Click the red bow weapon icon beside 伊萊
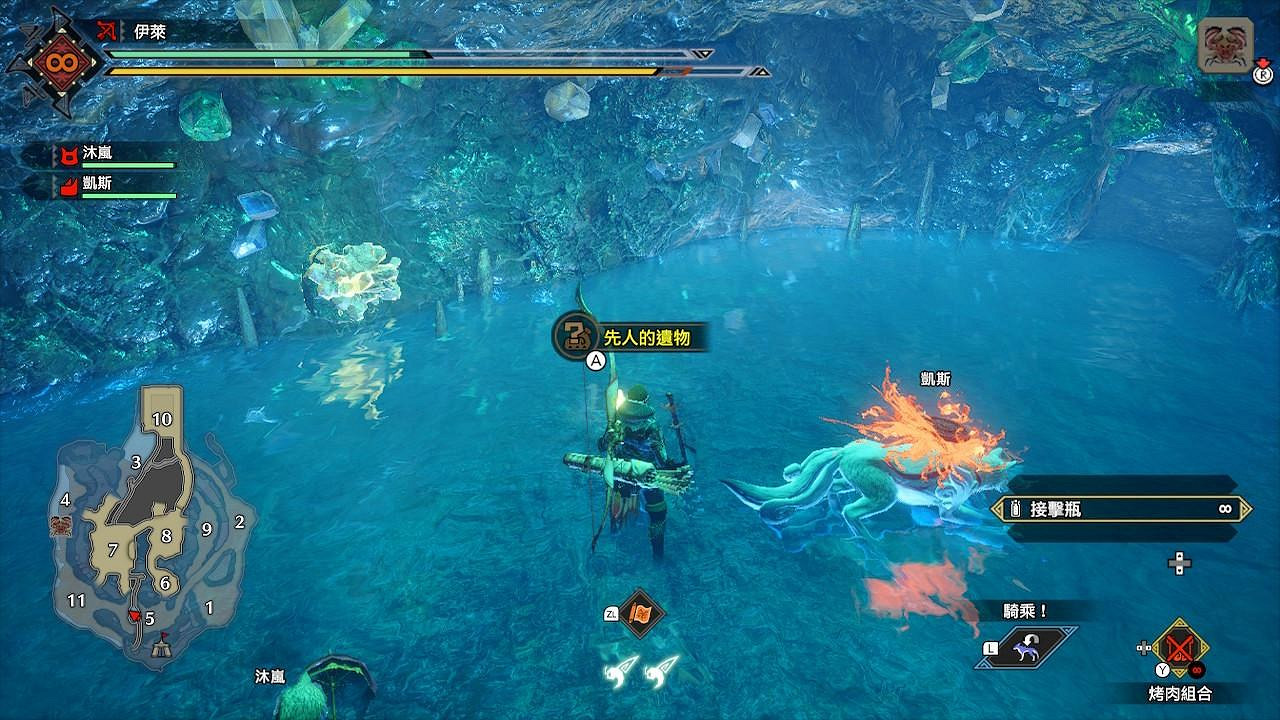This screenshot has width=1280, height=720. (x=105, y=30)
